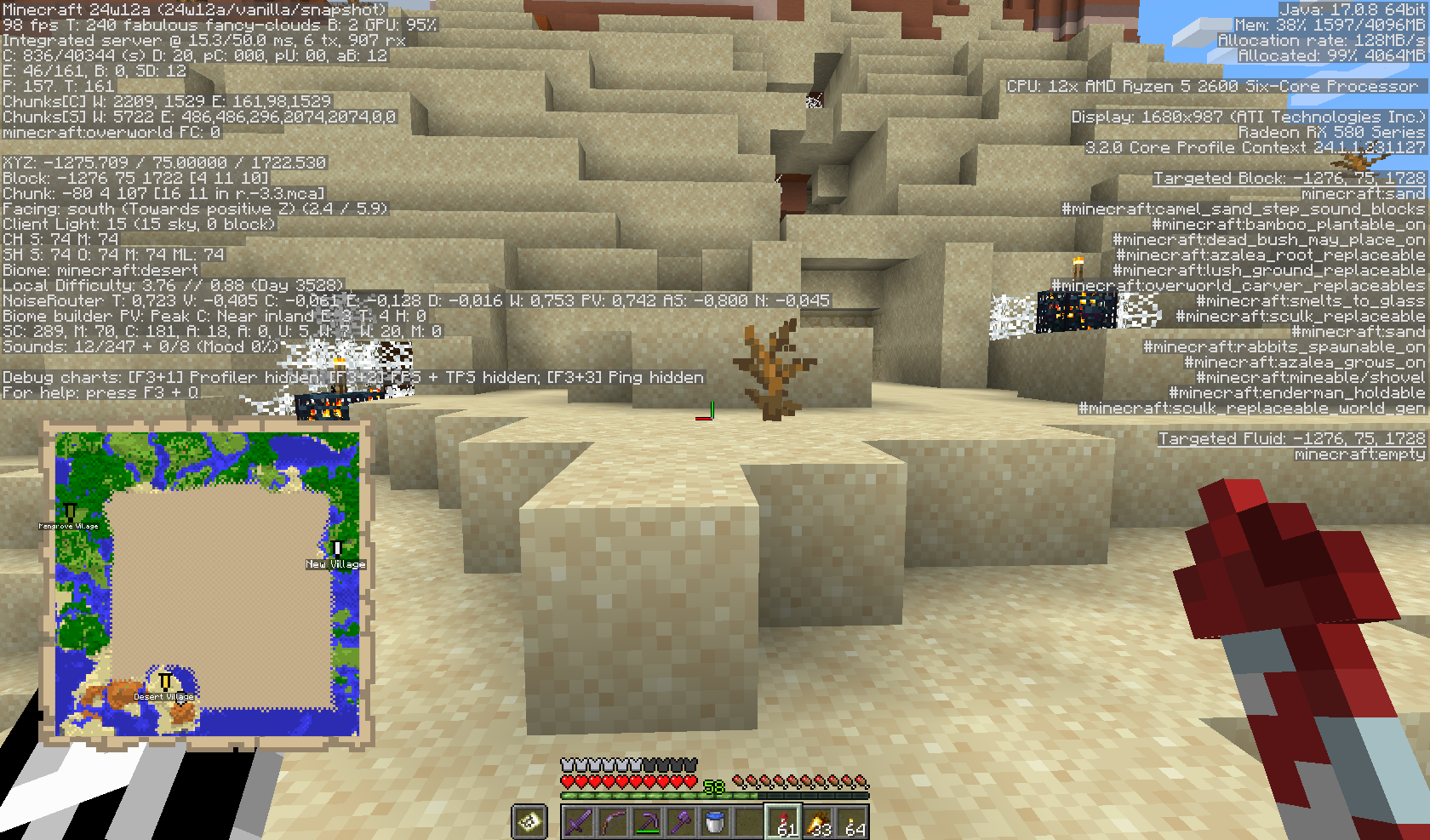Click the Desert Village banner marker on map
The image size is (1430, 840).
tap(165, 683)
